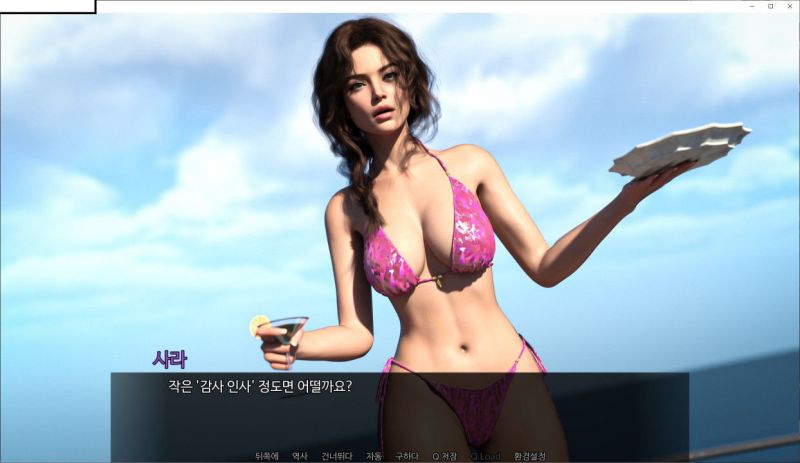Select the Q.저장 quick save button
Screen dimensions: 800x463
(x=445, y=456)
